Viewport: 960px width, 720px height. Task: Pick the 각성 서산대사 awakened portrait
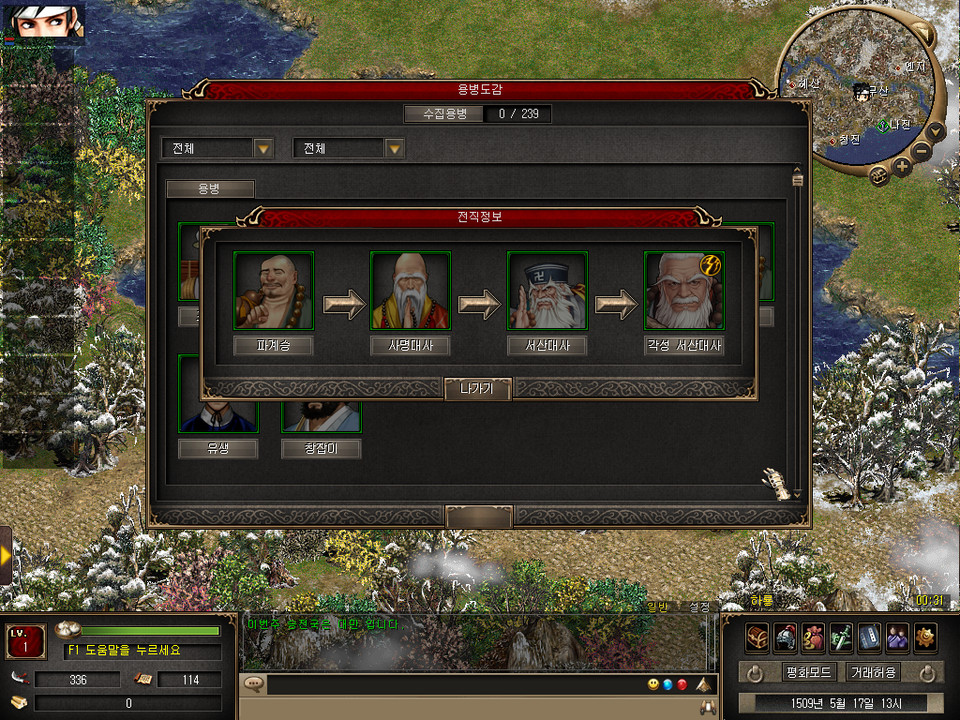click(684, 290)
